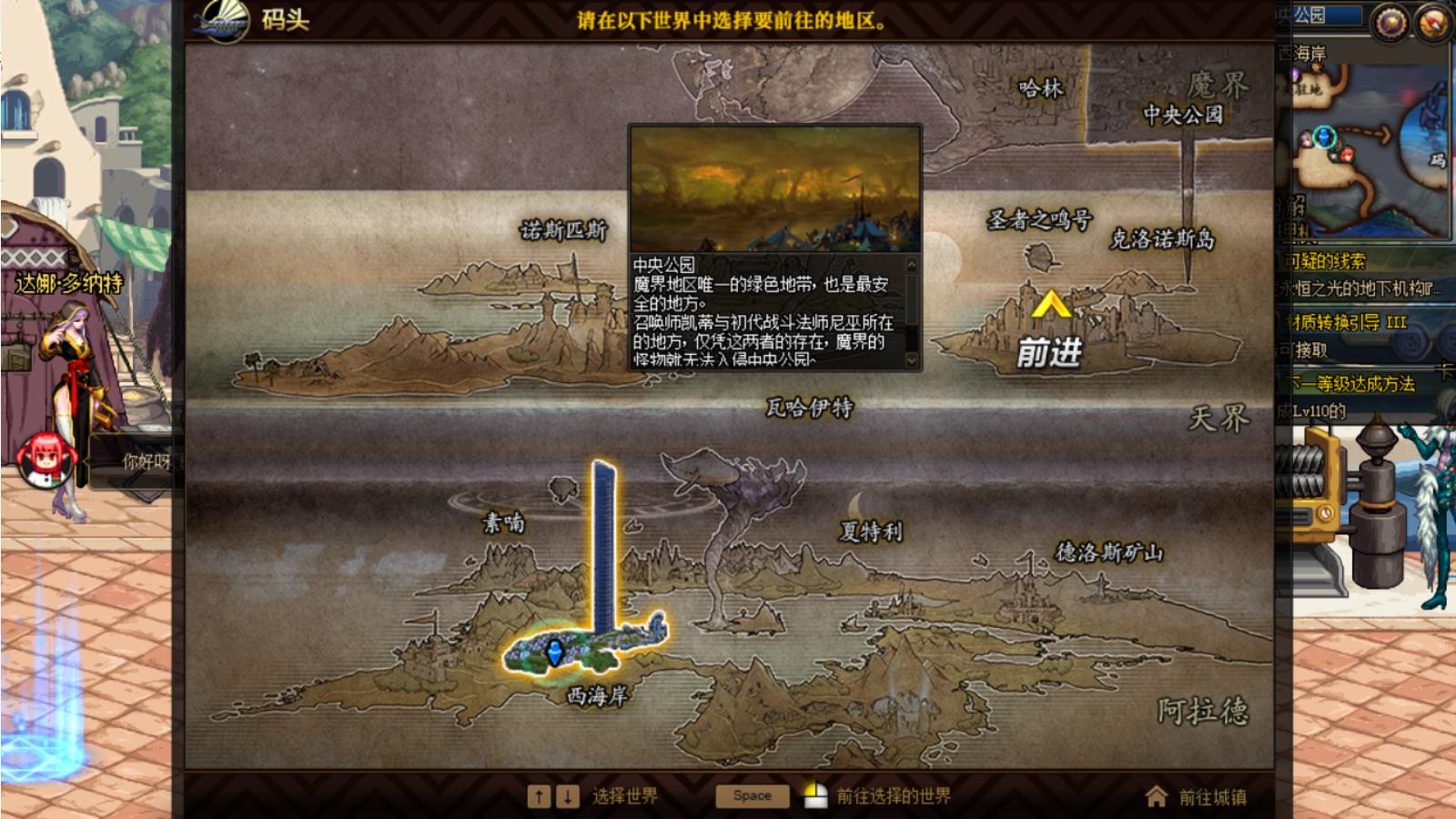Click the home icon to go to town
1456x819 pixels.
(x=1156, y=795)
